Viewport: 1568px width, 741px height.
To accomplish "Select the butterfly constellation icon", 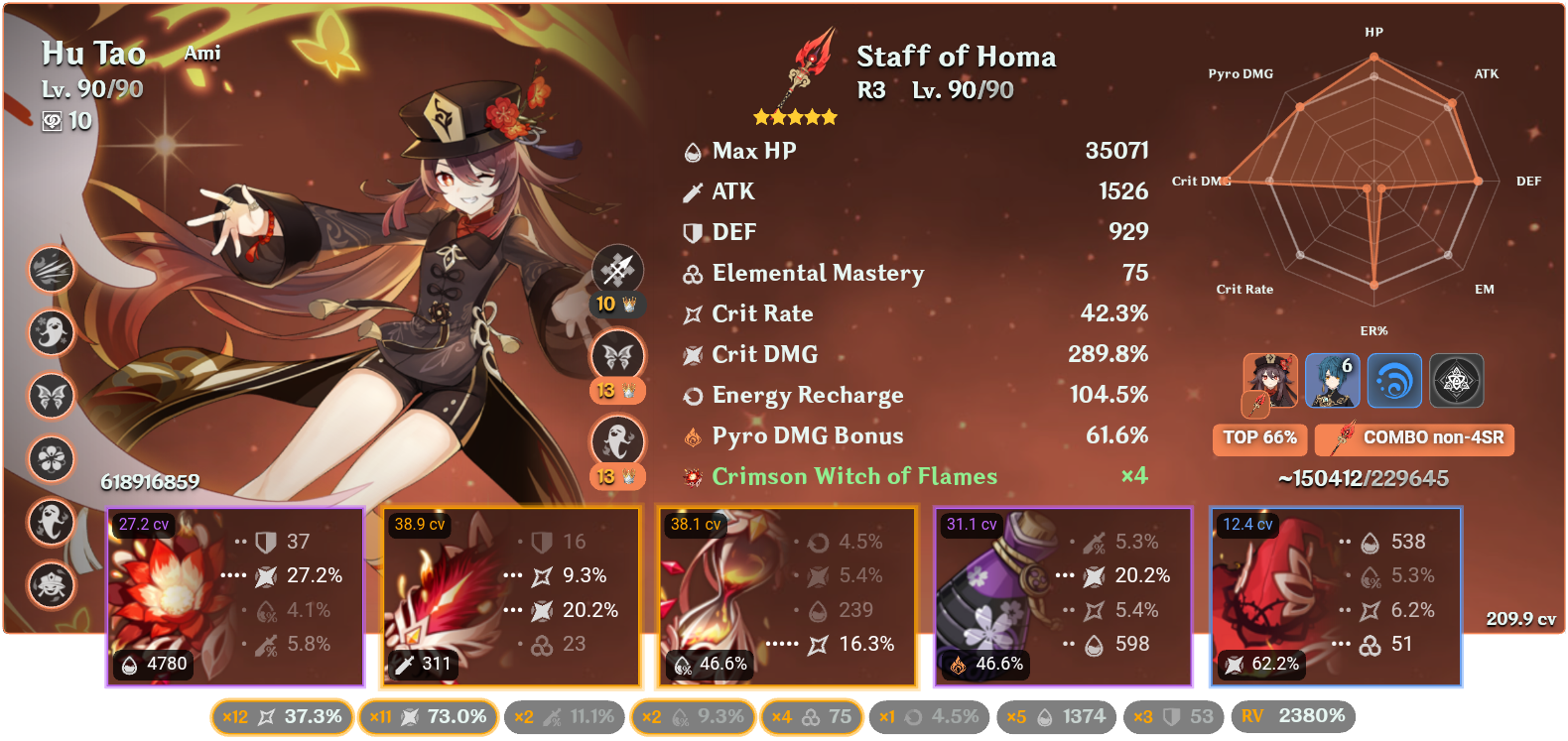I will (51, 396).
